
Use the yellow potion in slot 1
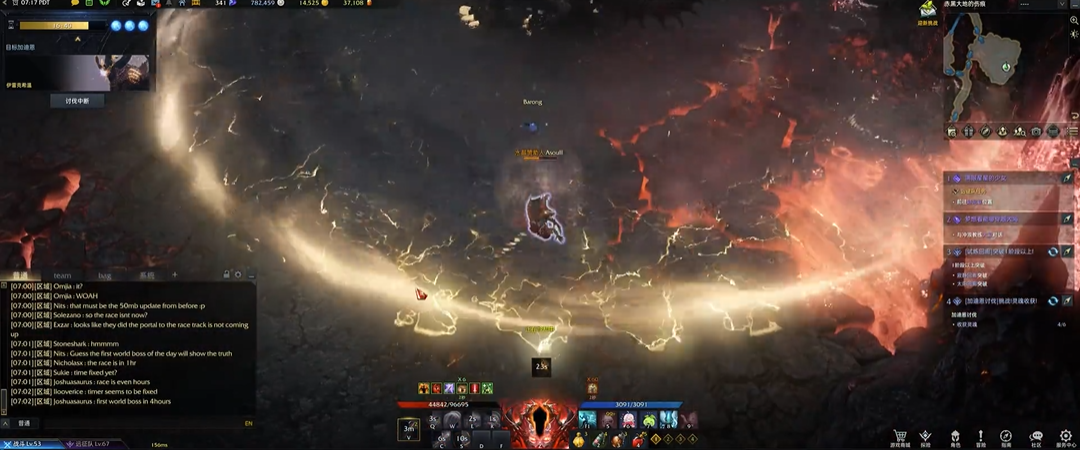coord(580,439)
